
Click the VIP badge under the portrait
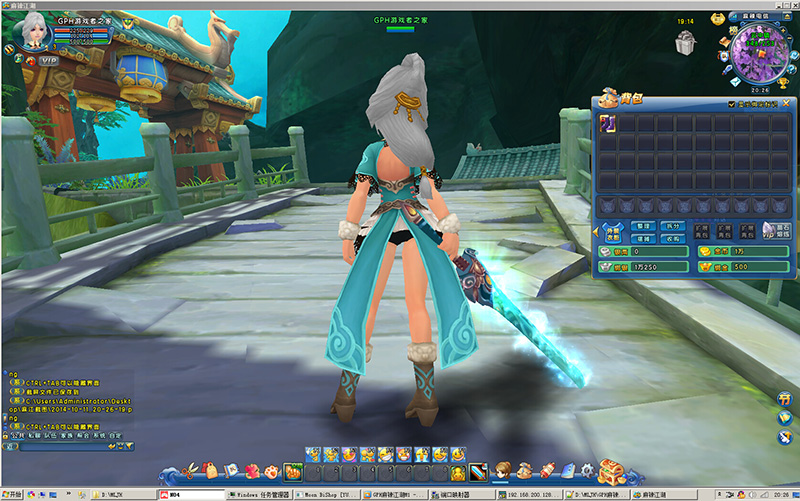(x=49, y=61)
